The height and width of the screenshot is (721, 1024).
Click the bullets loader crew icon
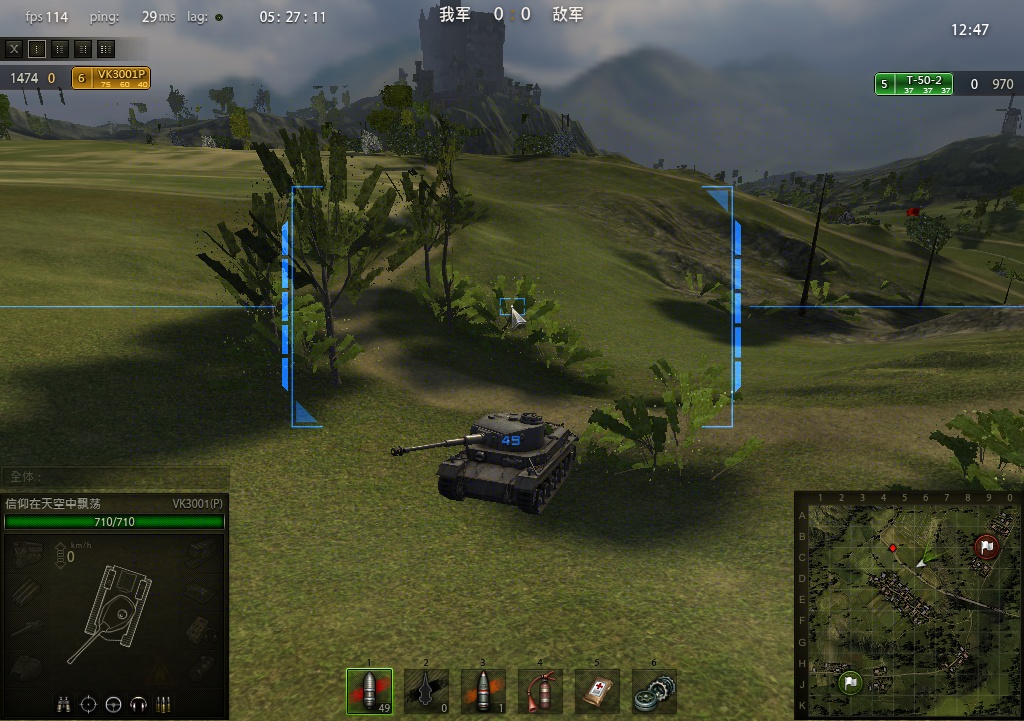coord(163,704)
